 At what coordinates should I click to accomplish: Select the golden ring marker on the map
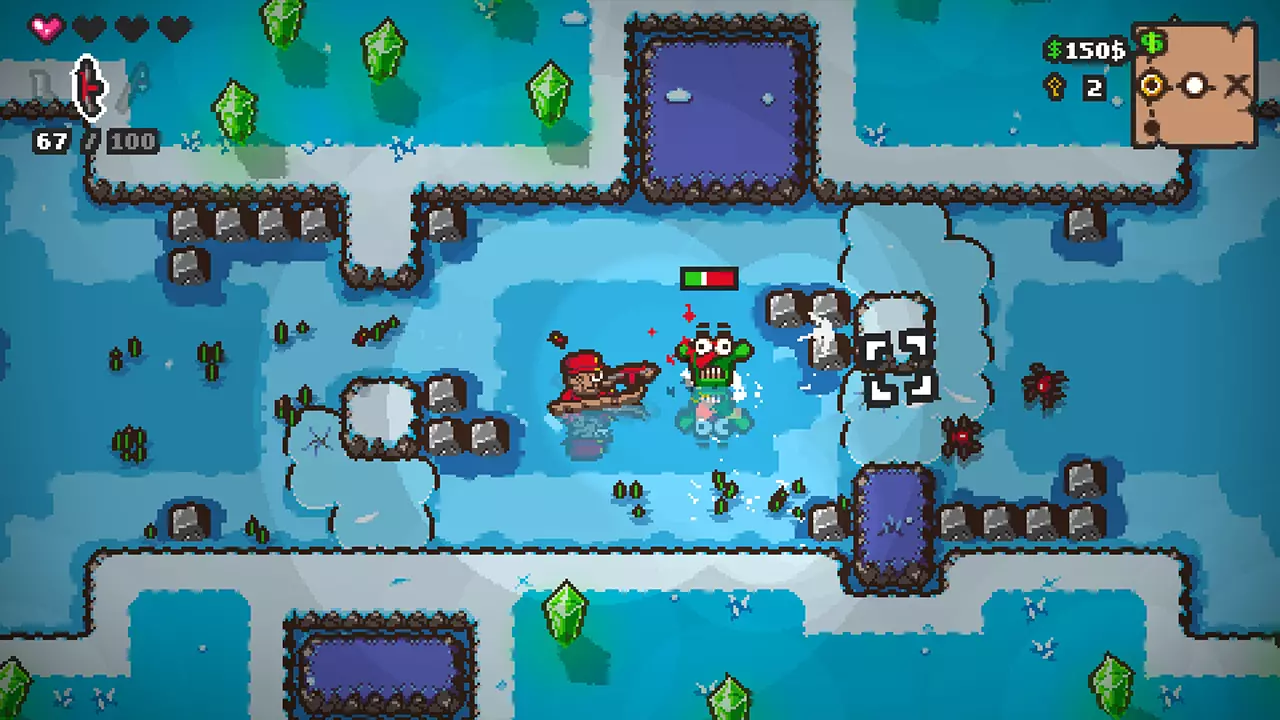[x=1151, y=86]
